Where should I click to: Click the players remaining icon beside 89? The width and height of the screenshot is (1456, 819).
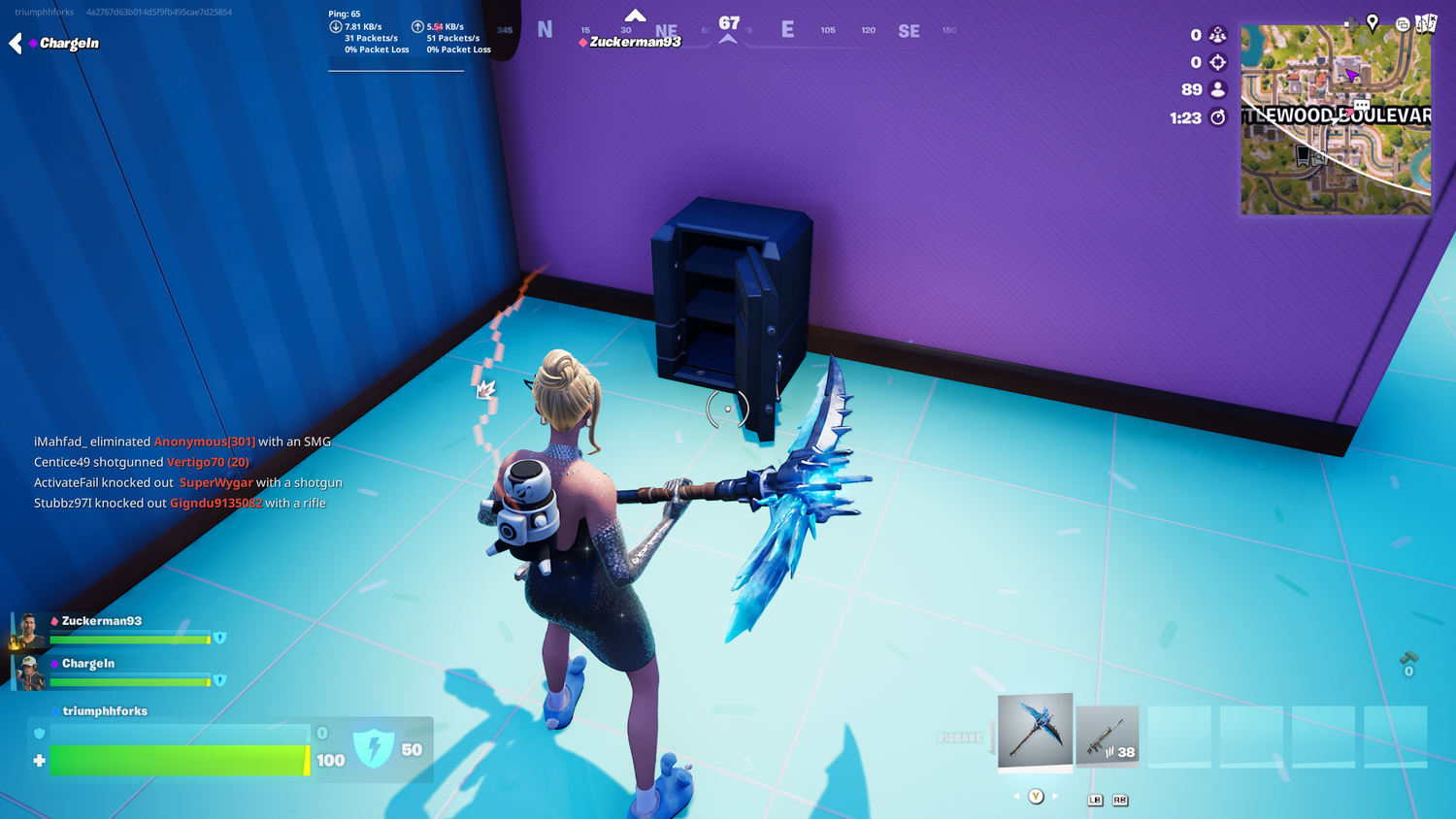(x=1218, y=89)
